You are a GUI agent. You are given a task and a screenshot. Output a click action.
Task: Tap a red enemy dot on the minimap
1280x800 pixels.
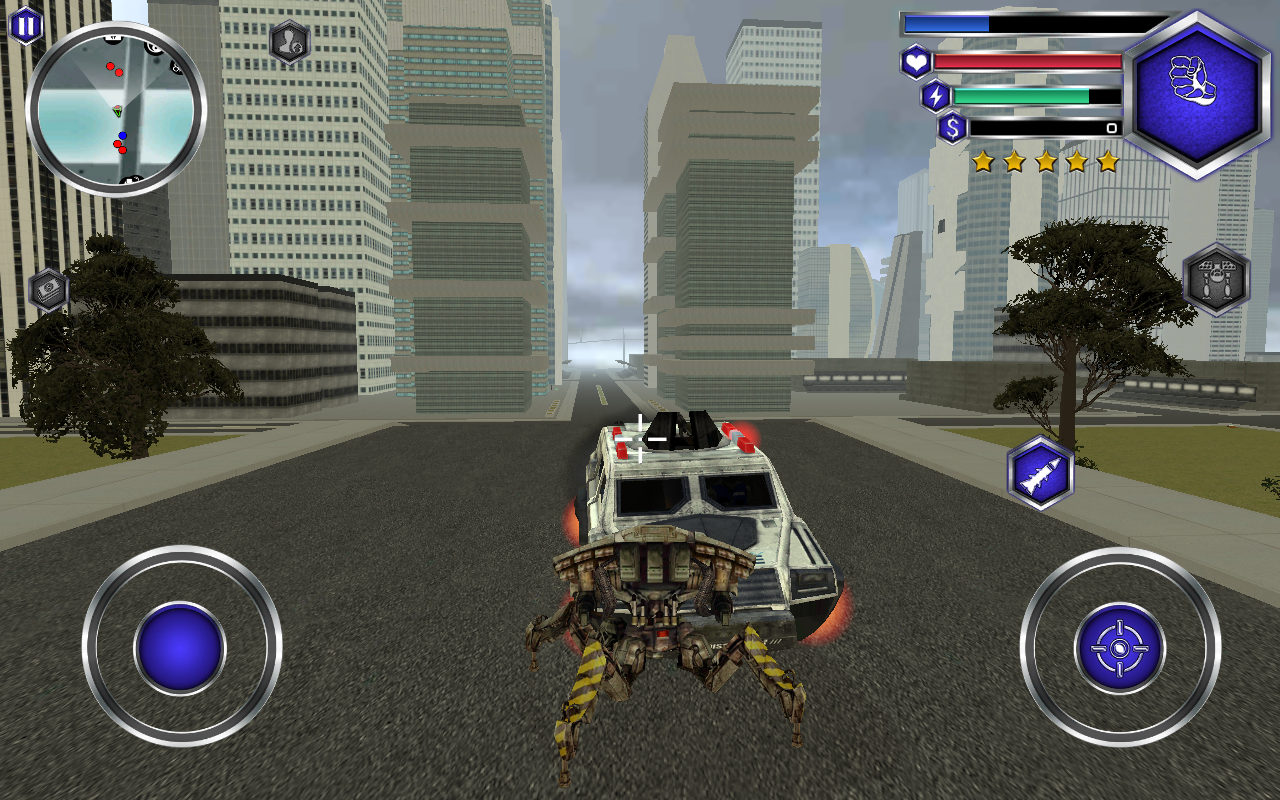click(111, 66)
